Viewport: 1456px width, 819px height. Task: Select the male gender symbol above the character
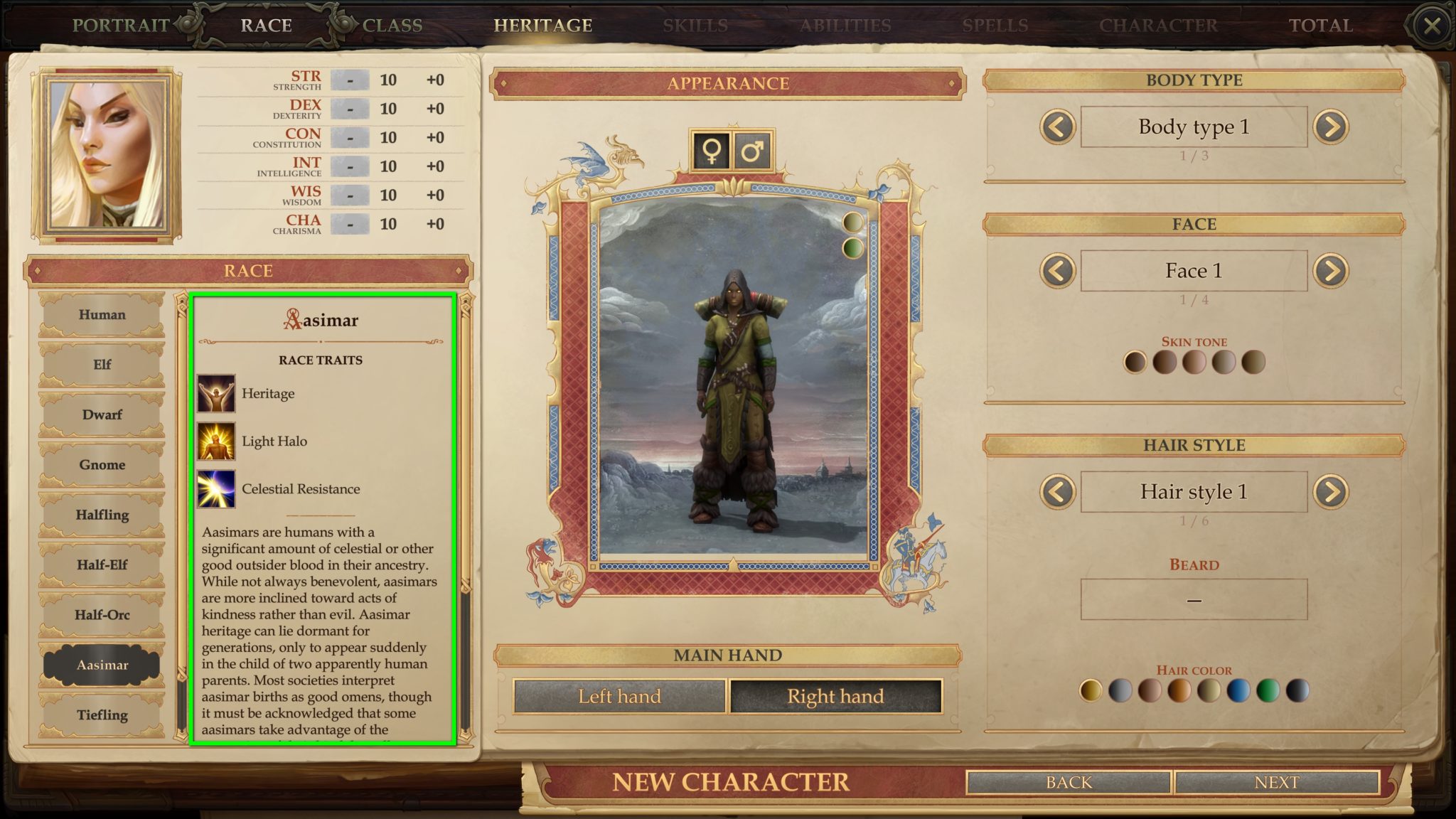coord(754,151)
